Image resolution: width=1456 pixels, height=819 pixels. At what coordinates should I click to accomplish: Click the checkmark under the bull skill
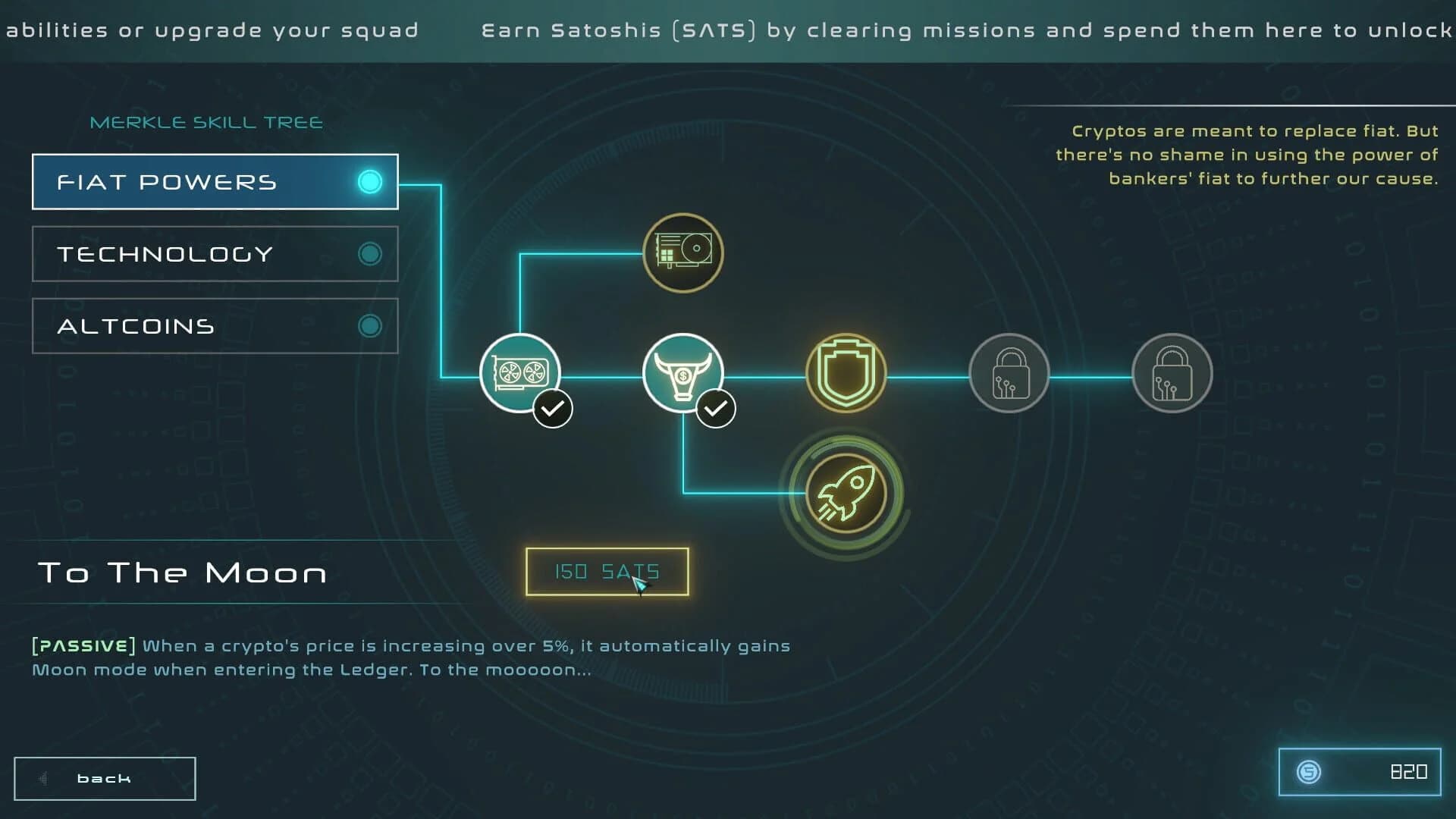point(716,407)
